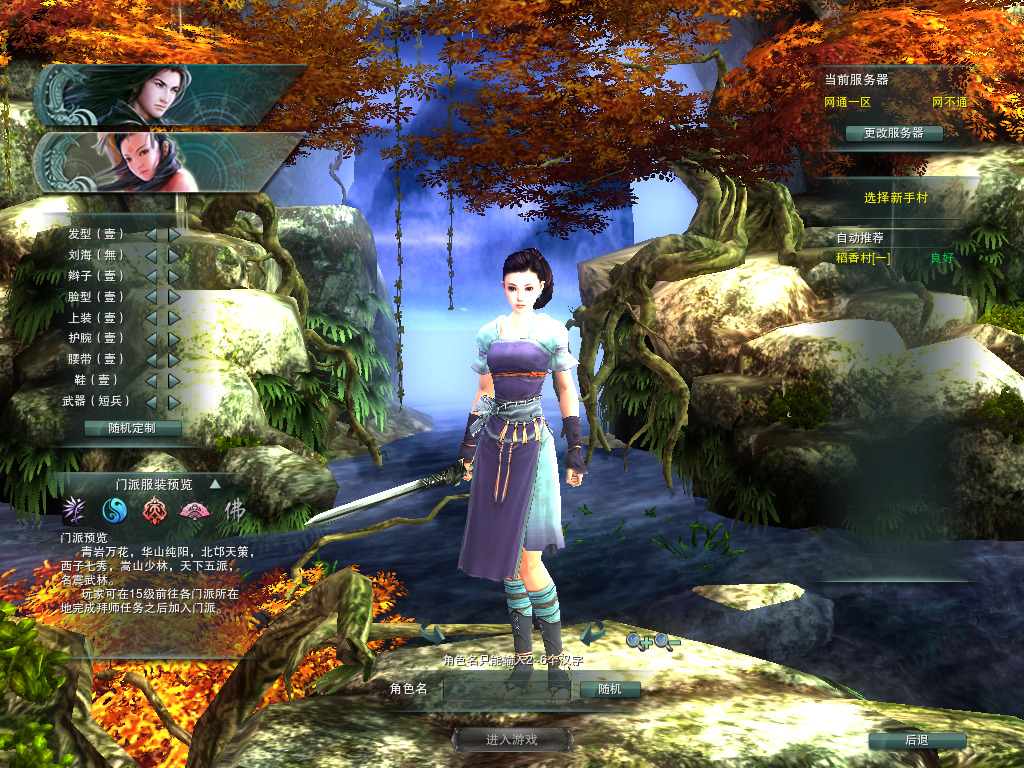
Task: Click the previous arrow for 刘海 bangs
Action: (x=151, y=255)
